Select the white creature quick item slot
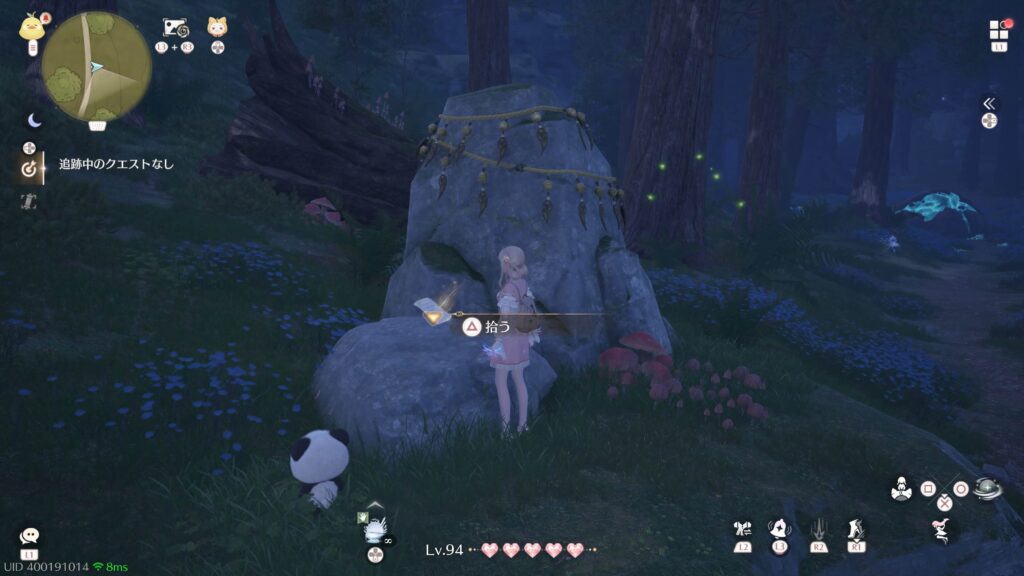This screenshot has height=576, width=1024. [374, 530]
